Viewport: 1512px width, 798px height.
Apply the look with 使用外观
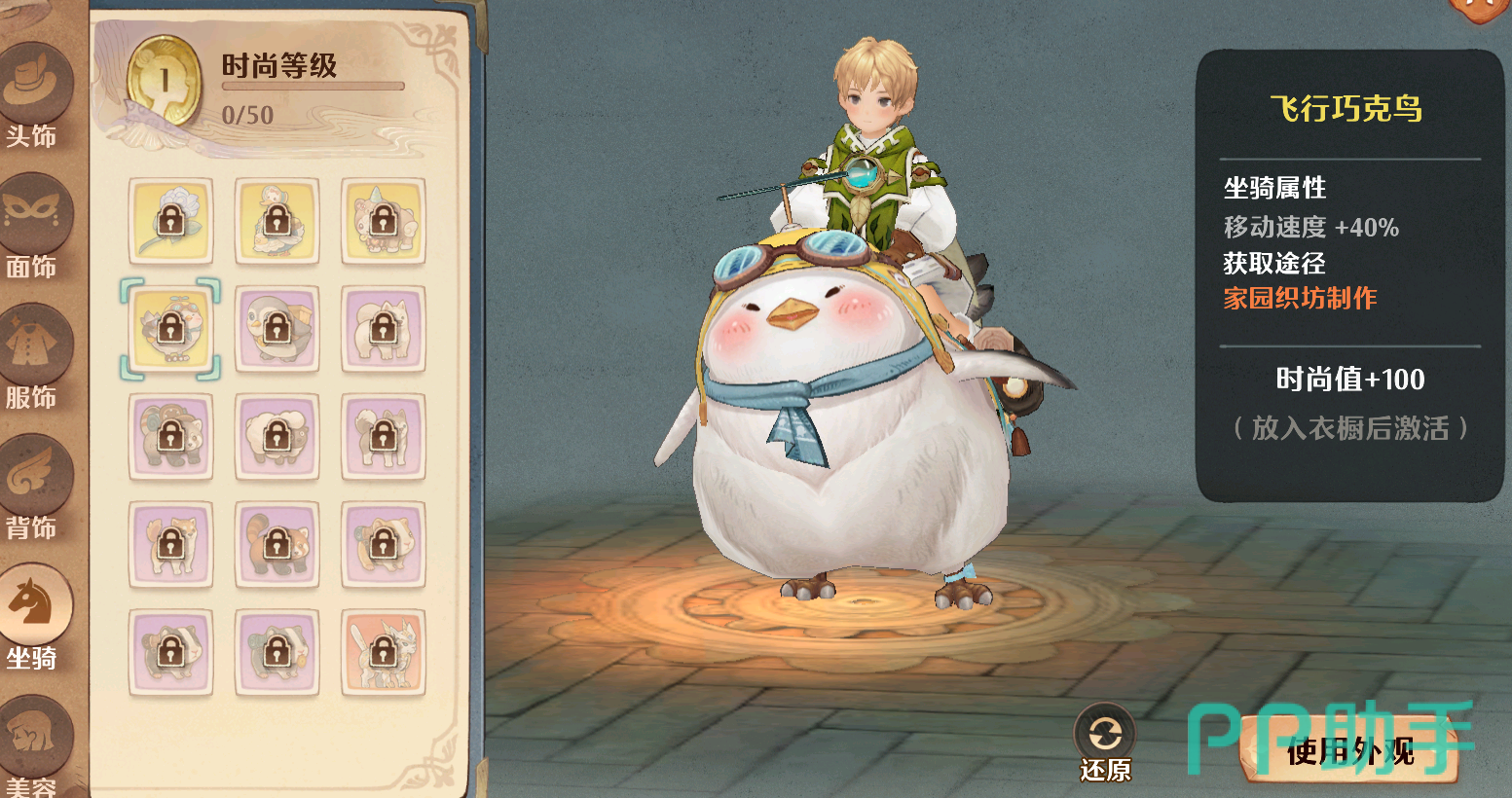pos(1350,750)
